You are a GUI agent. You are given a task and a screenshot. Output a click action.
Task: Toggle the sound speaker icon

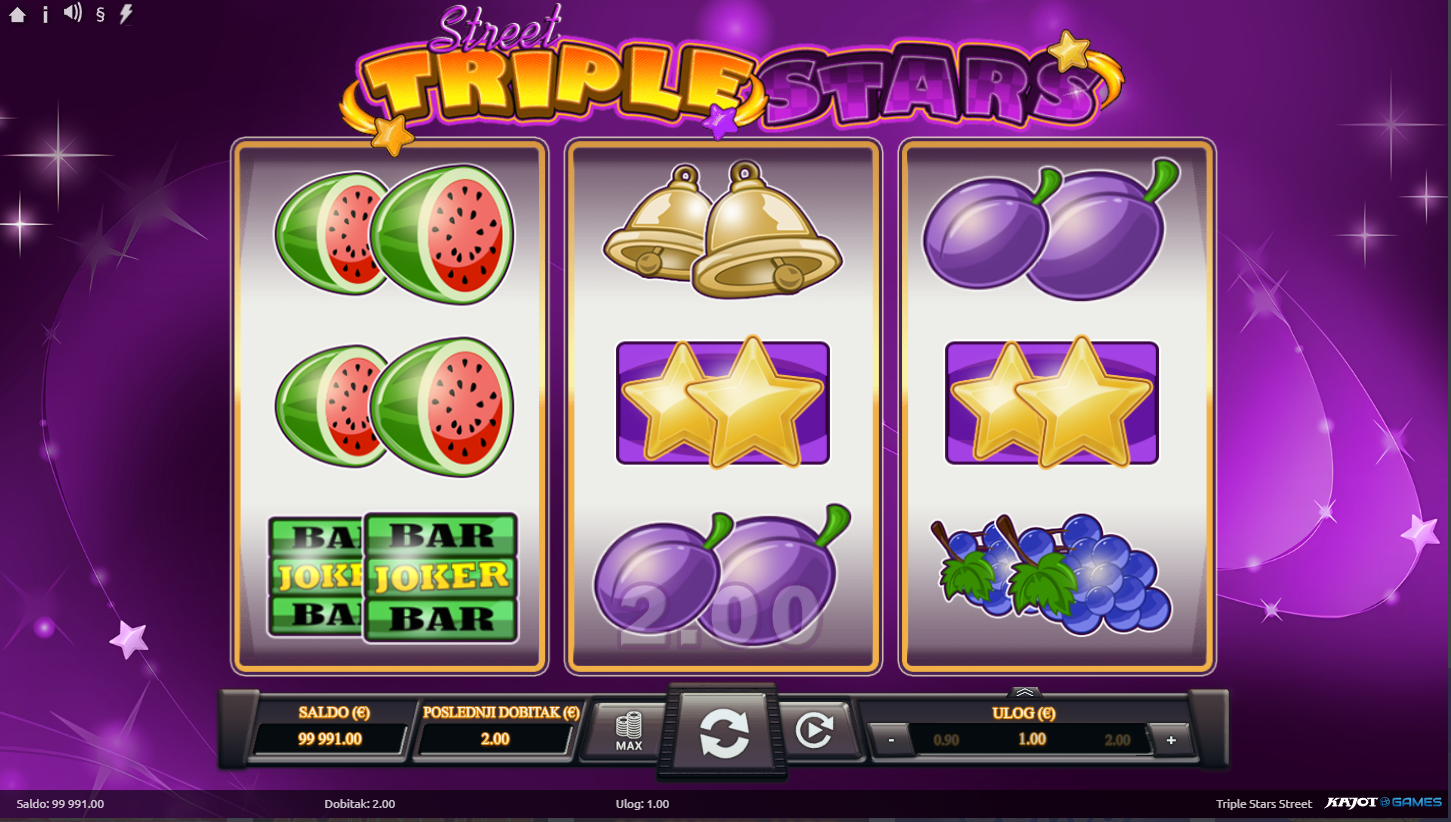[72, 14]
